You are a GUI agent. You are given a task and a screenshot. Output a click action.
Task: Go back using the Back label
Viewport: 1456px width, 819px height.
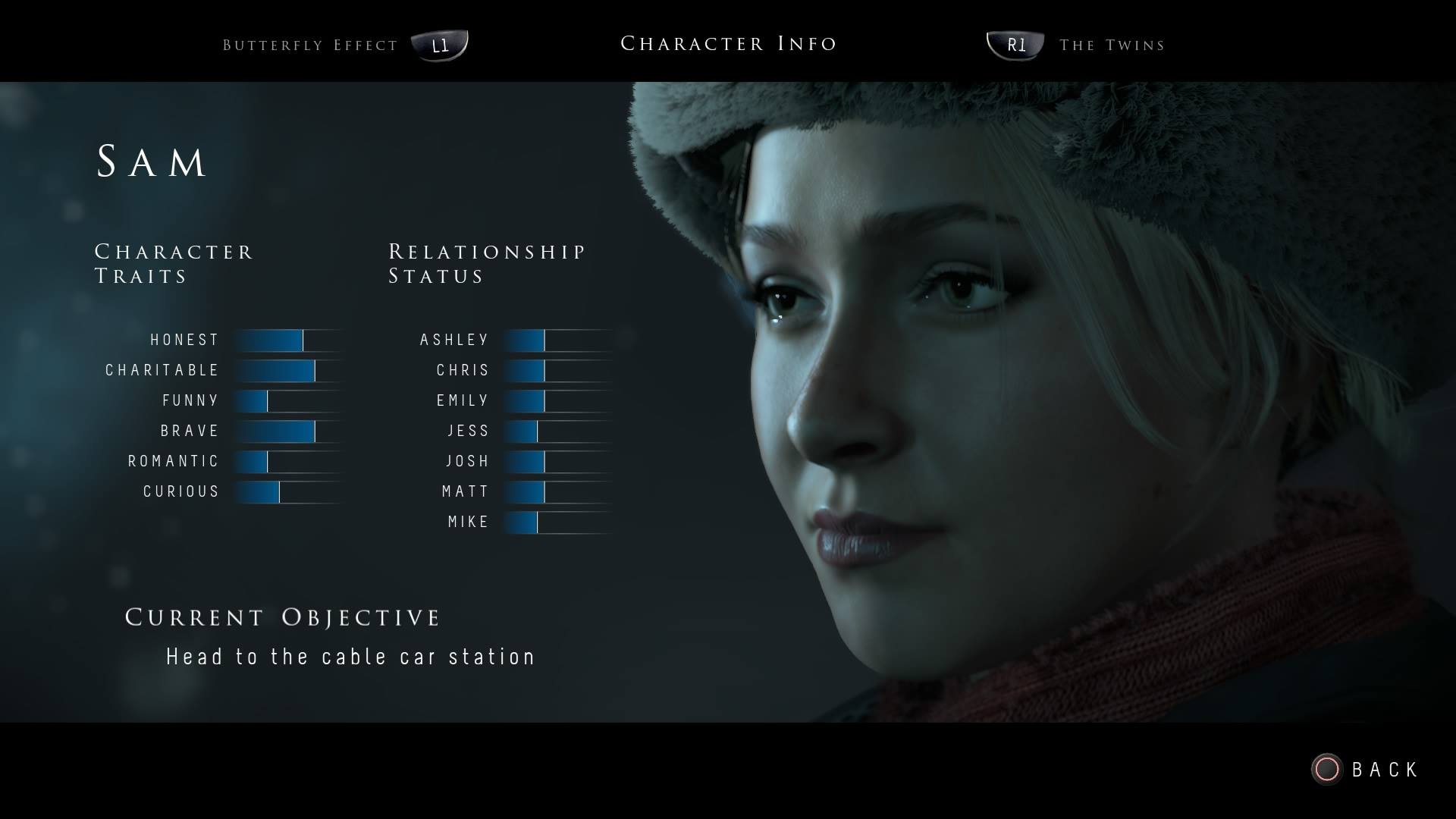[1384, 770]
